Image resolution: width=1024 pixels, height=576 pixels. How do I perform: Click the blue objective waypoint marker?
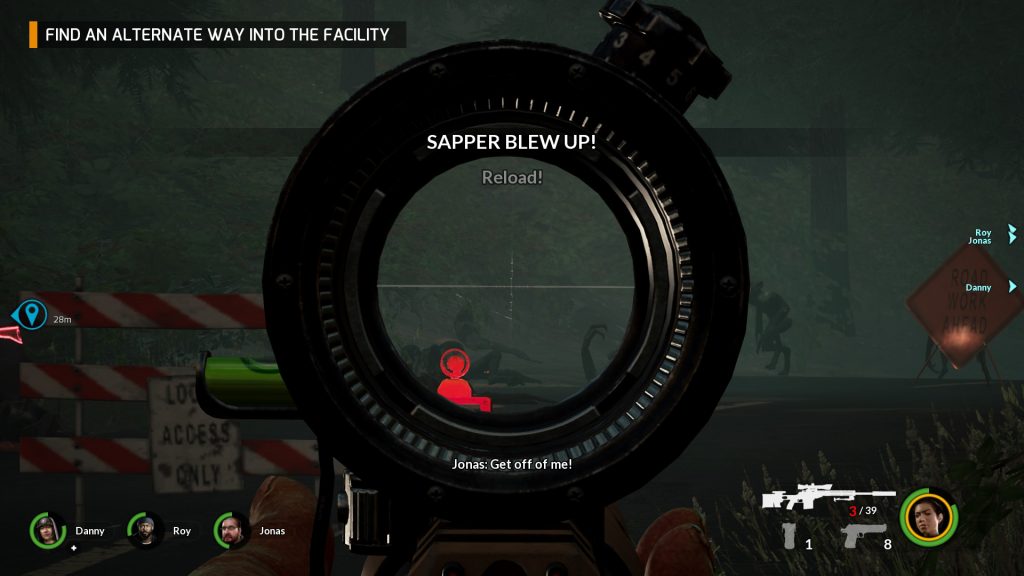click(33, 316)
